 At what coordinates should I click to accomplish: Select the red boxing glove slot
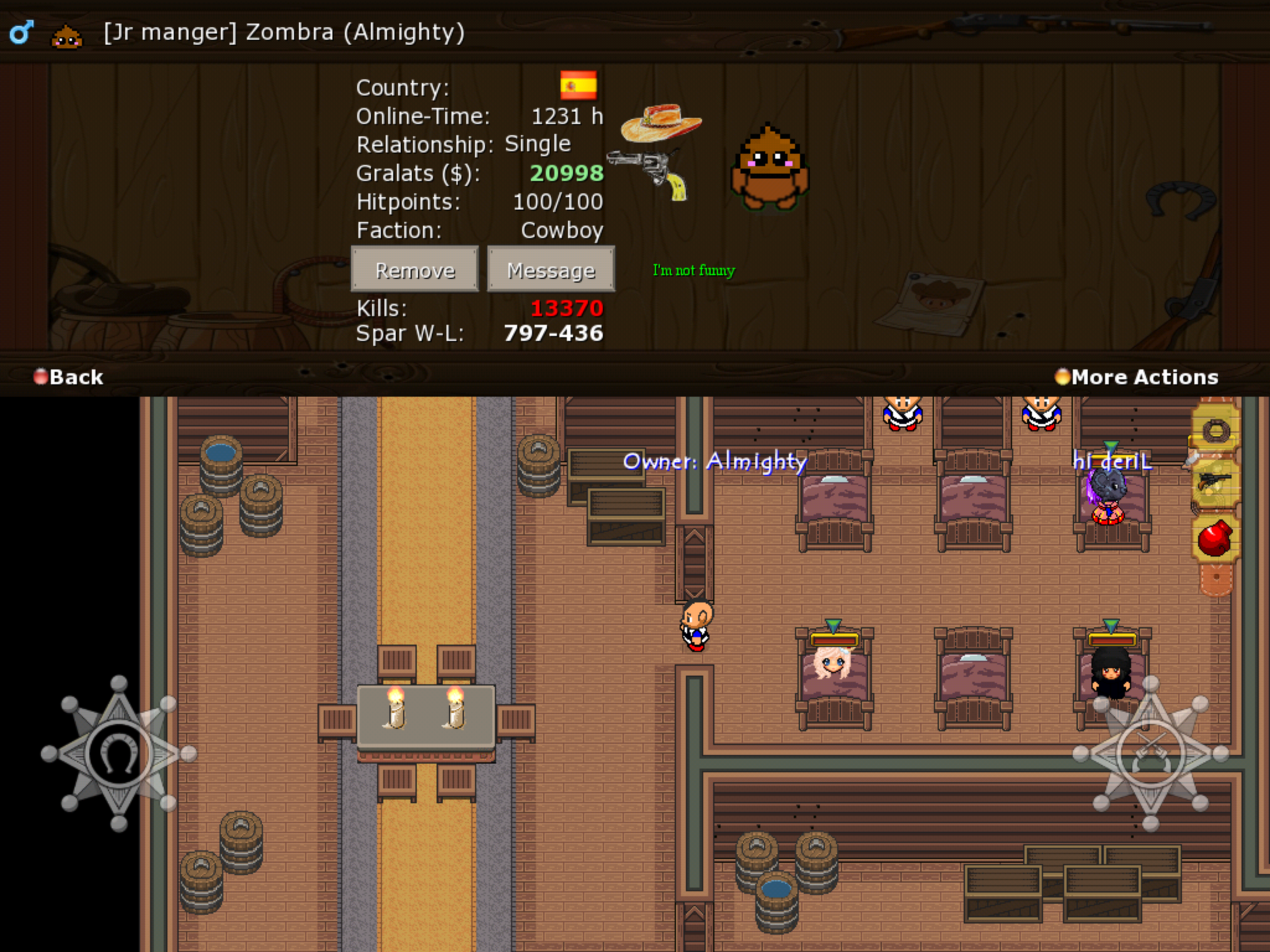(1215, 538)
